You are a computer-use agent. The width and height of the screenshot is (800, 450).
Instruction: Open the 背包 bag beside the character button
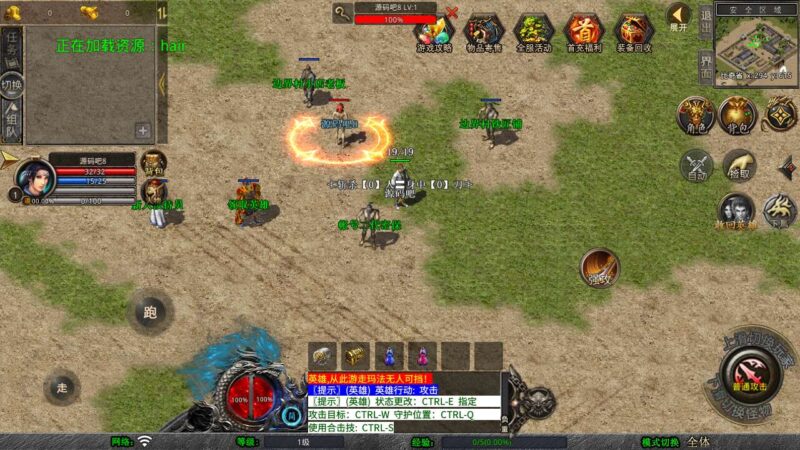(738, 114)
